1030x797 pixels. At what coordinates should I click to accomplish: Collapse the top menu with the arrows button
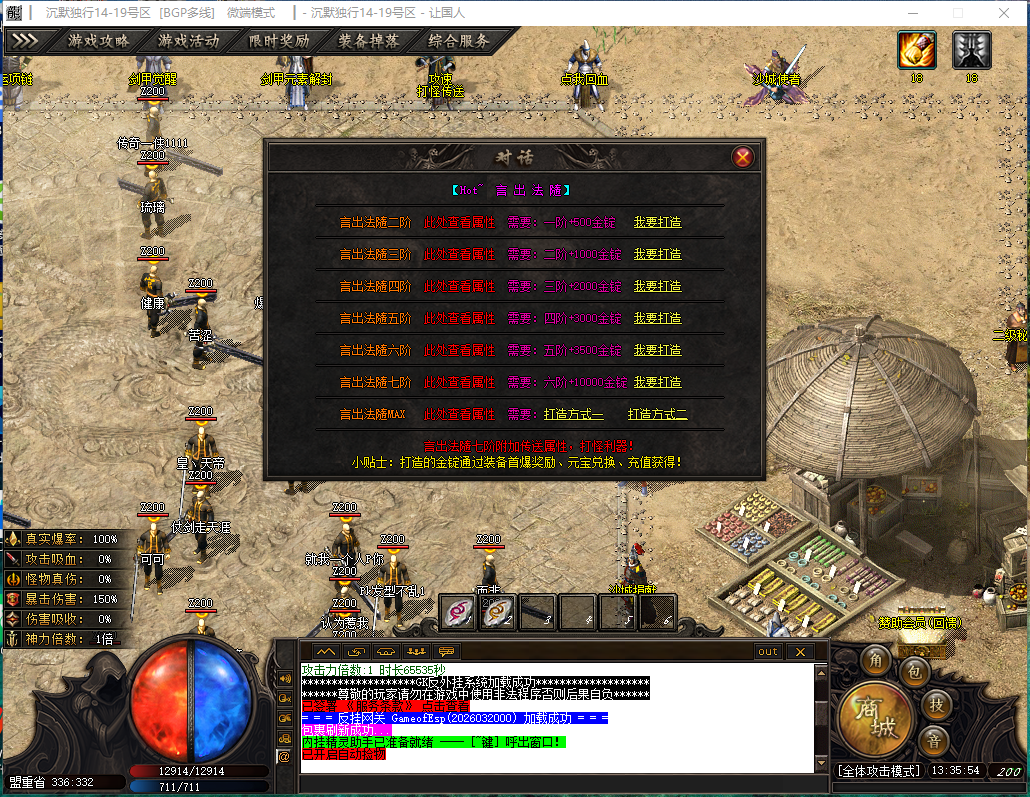click(24, 41)
